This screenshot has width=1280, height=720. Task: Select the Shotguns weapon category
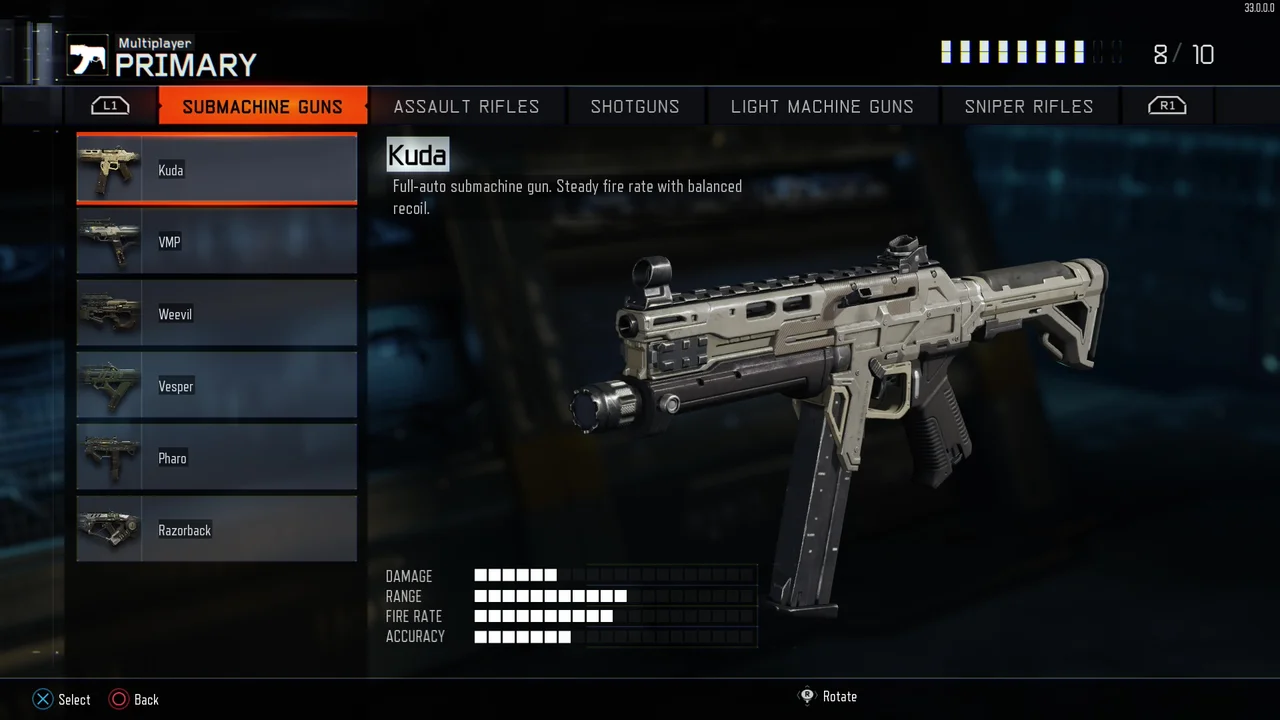635,106
